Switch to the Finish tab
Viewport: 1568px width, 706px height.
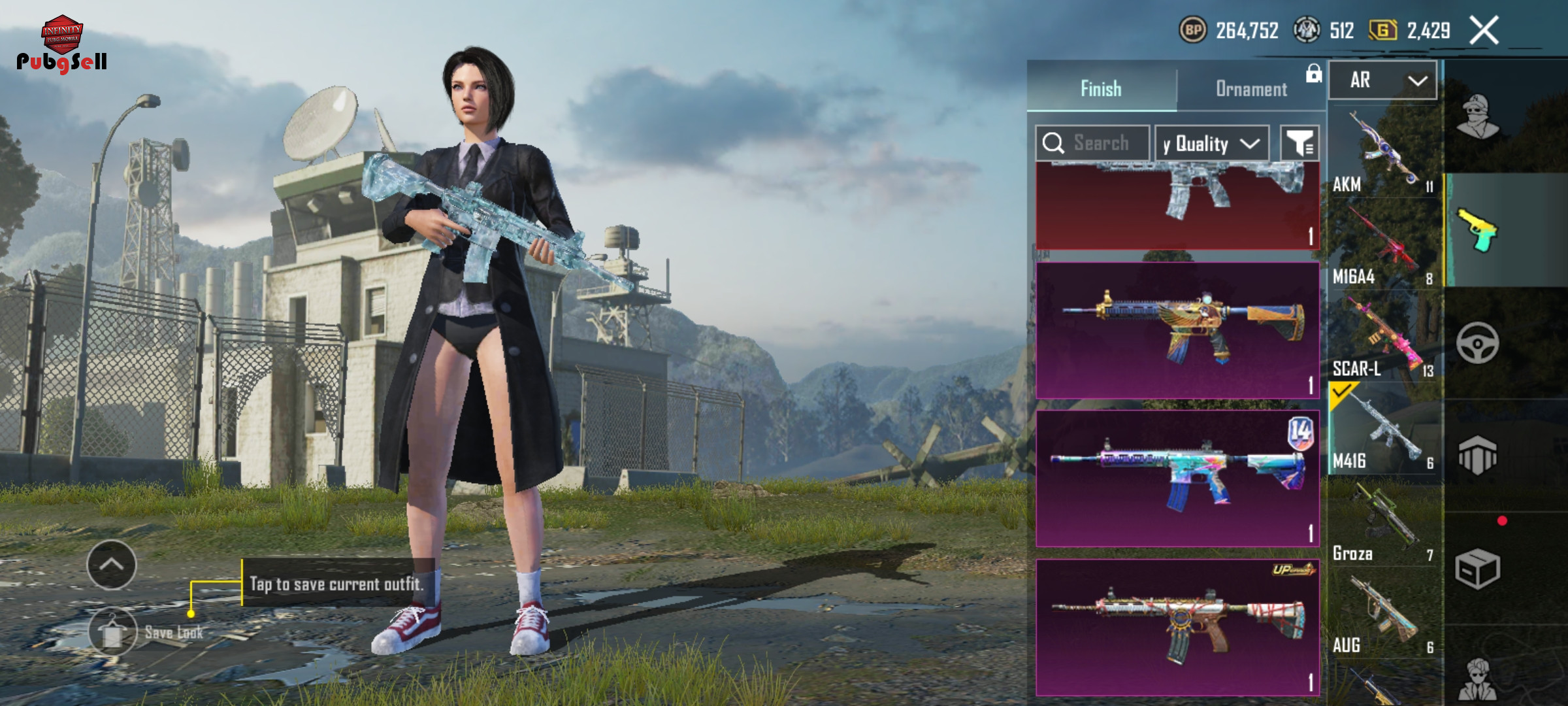click(1101, 88)
